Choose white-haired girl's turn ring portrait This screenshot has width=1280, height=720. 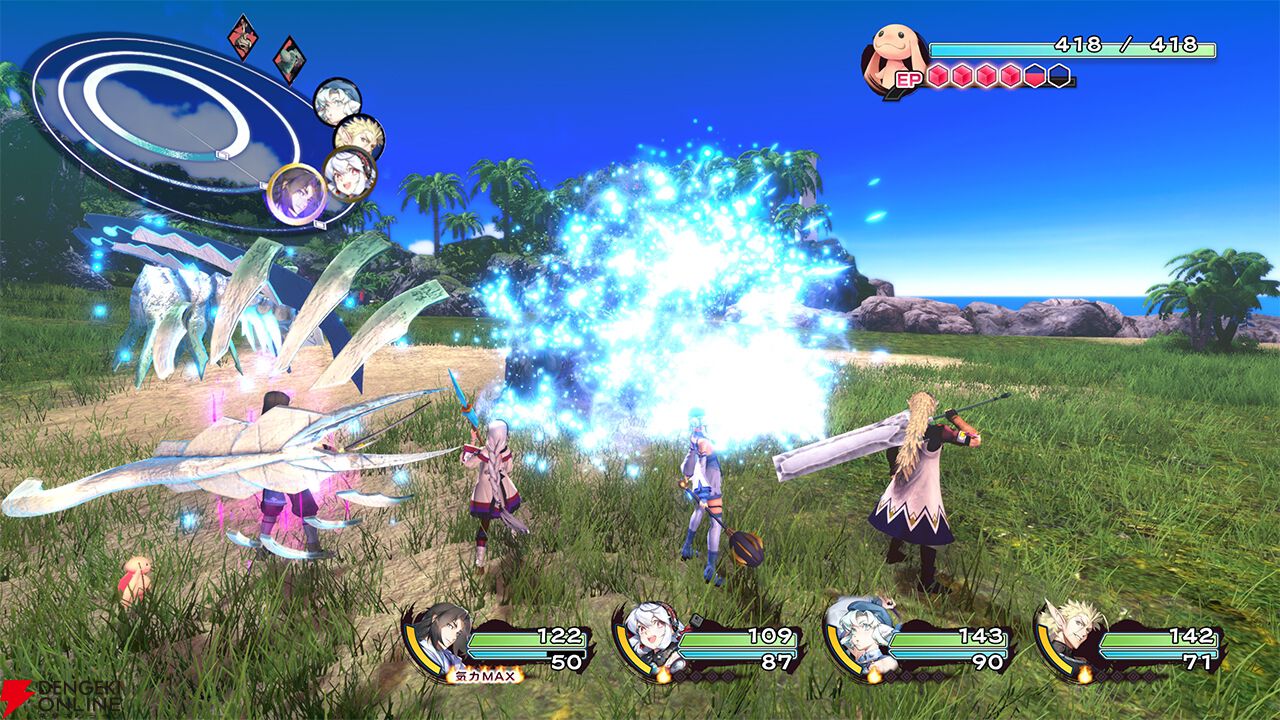349,174
